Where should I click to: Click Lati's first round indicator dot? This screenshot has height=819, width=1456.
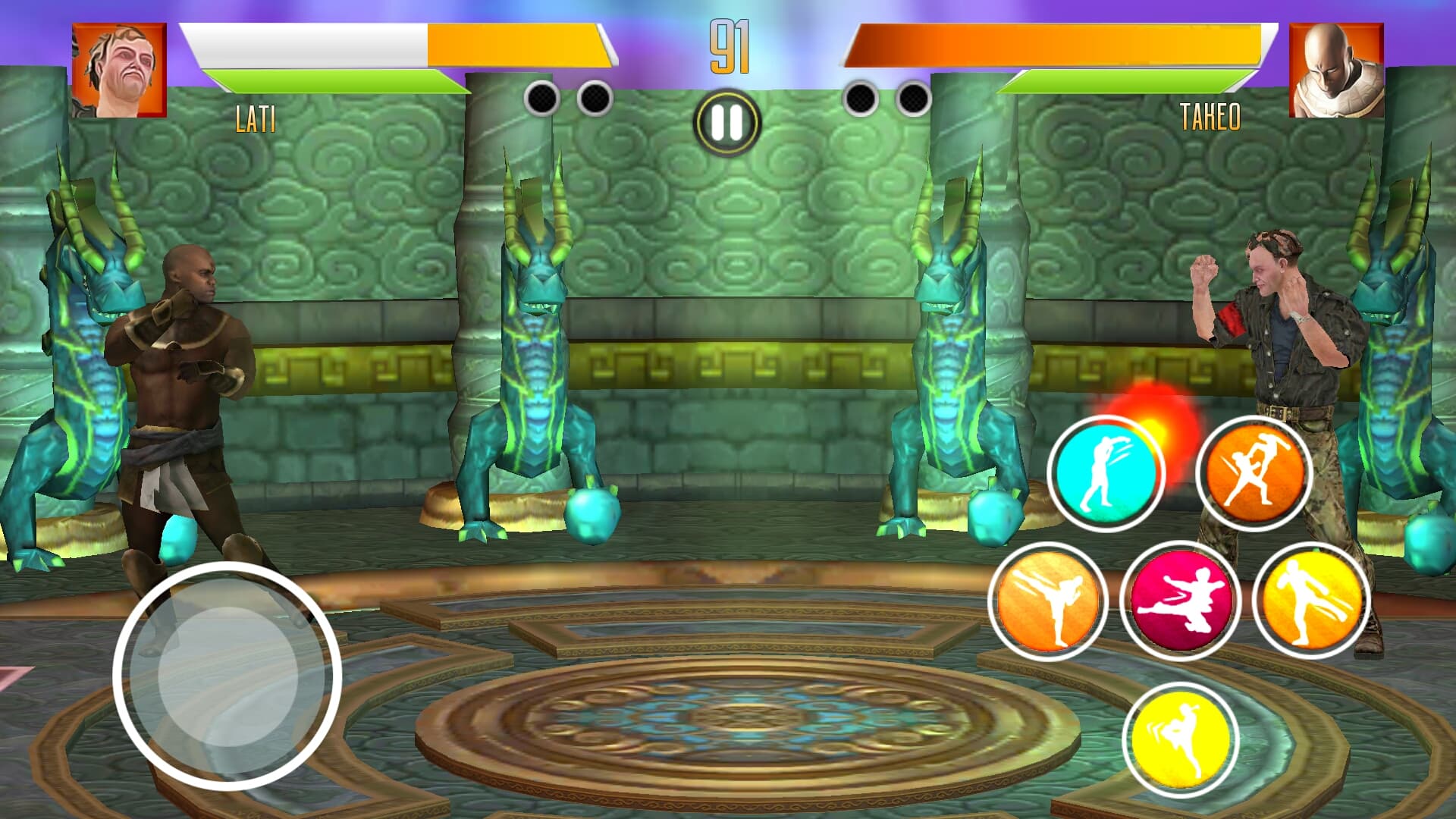click(x=542, y=97)
